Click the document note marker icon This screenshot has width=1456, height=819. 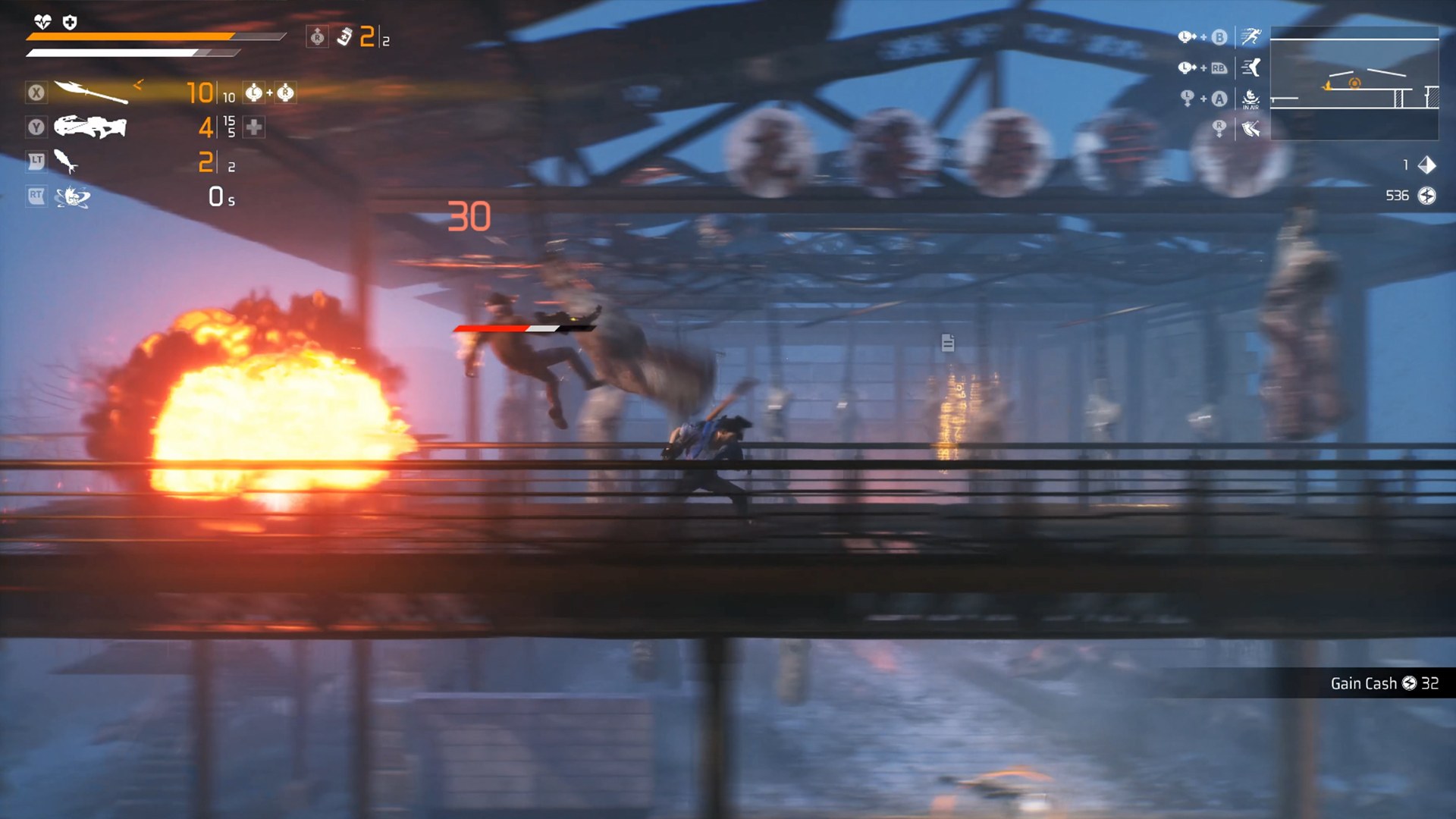click(947, 343)
